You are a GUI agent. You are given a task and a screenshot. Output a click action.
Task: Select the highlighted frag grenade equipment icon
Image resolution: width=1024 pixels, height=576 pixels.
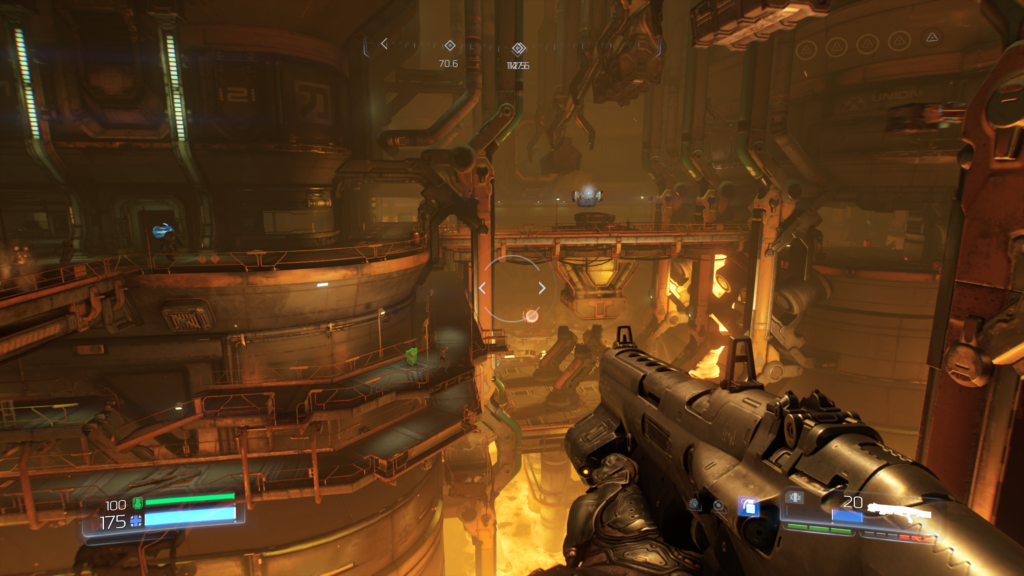(748, 507)
